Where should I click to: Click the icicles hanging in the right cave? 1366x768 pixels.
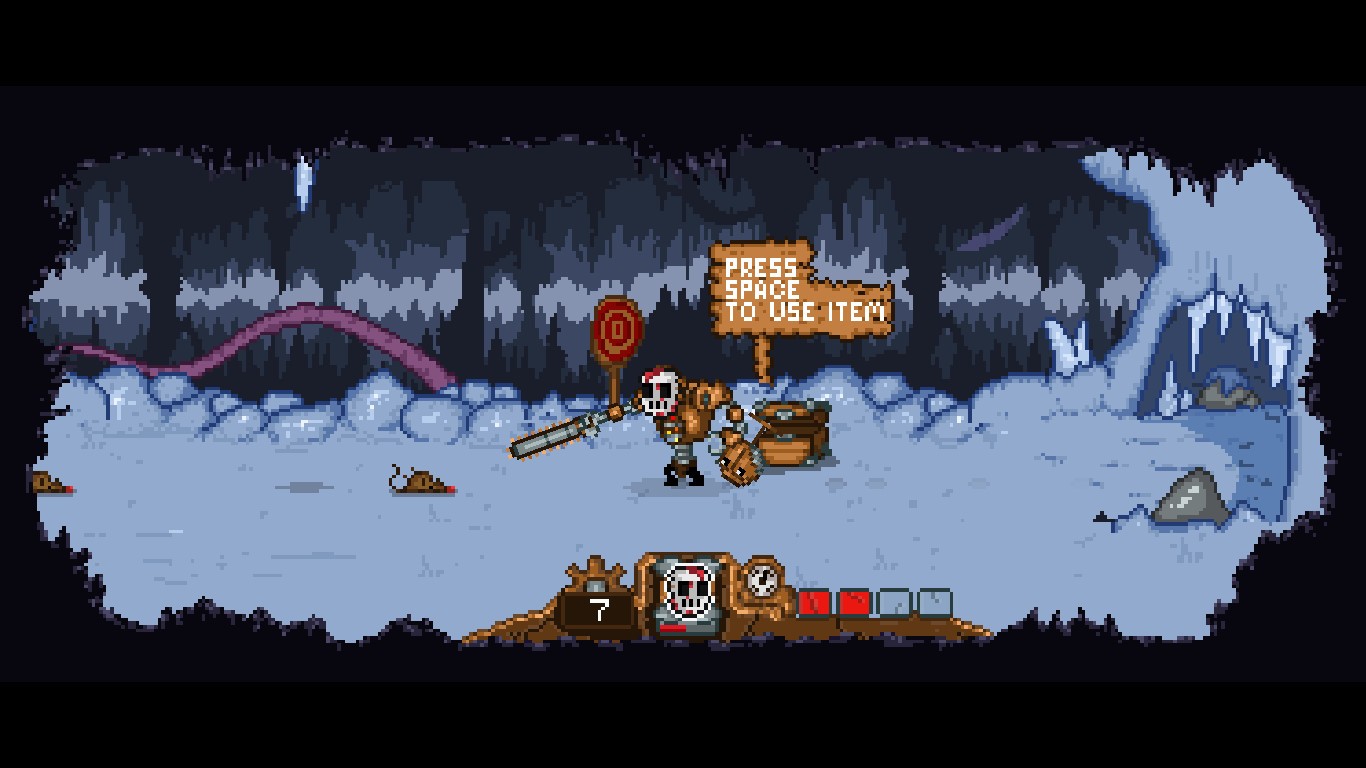(x=1220, y=330)
